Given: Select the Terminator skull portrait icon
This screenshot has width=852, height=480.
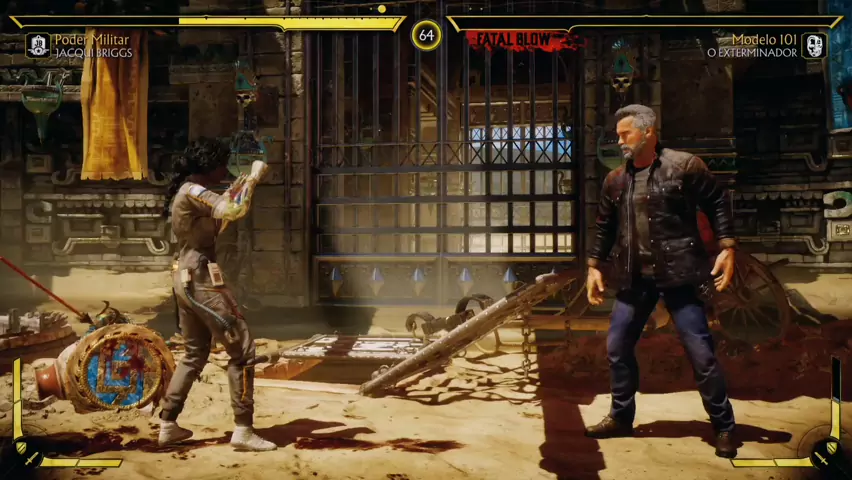Looking at the screenshot, I should (813, 45).
